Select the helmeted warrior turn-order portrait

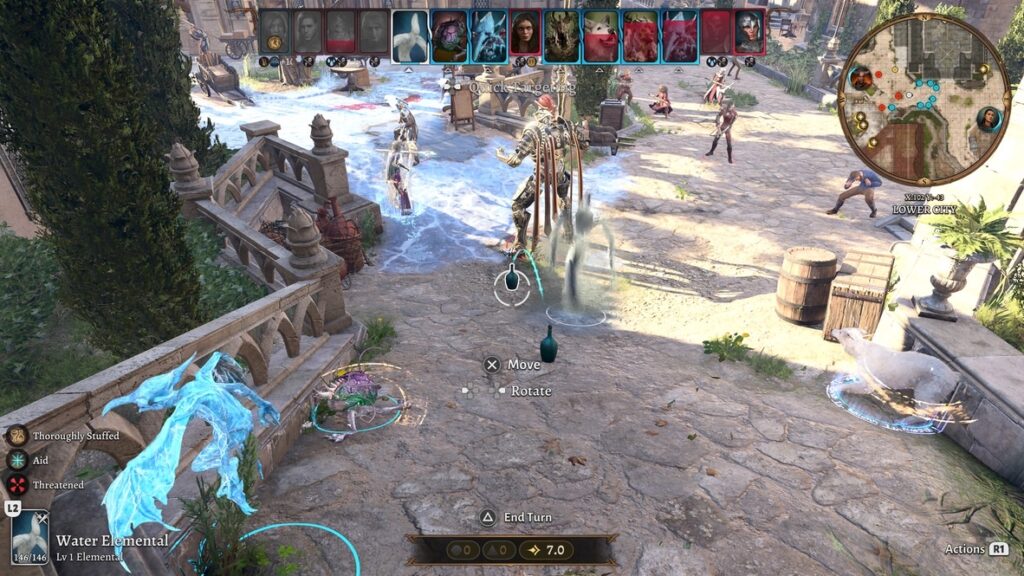[749, 33]
